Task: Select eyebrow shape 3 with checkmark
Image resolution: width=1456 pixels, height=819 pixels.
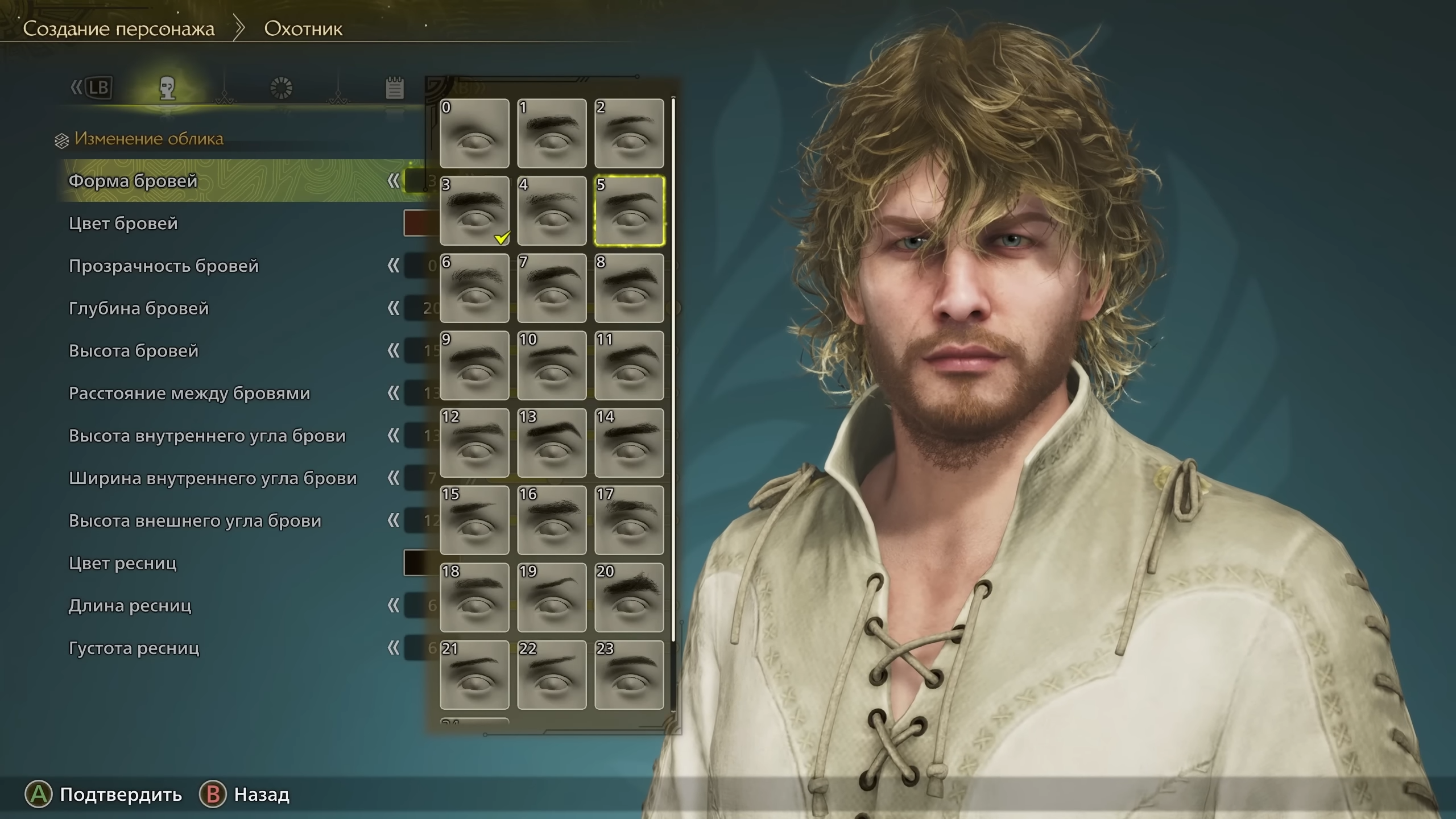Action: [x=474, y=211]
